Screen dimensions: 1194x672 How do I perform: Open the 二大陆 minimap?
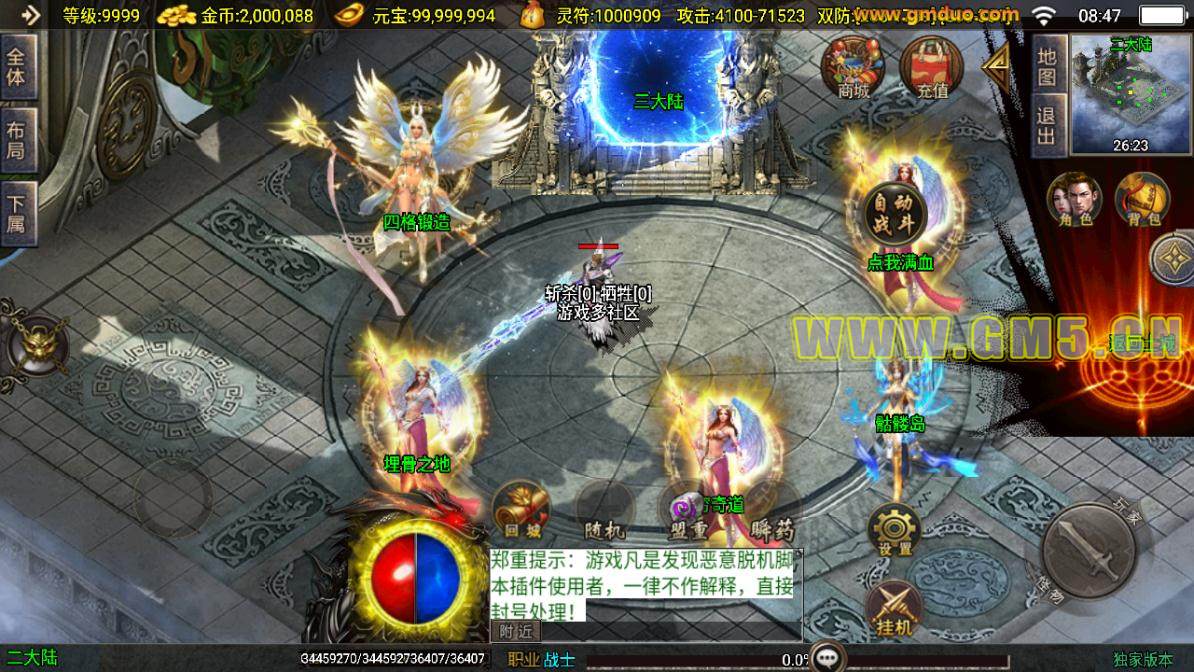pos(1130,94)
